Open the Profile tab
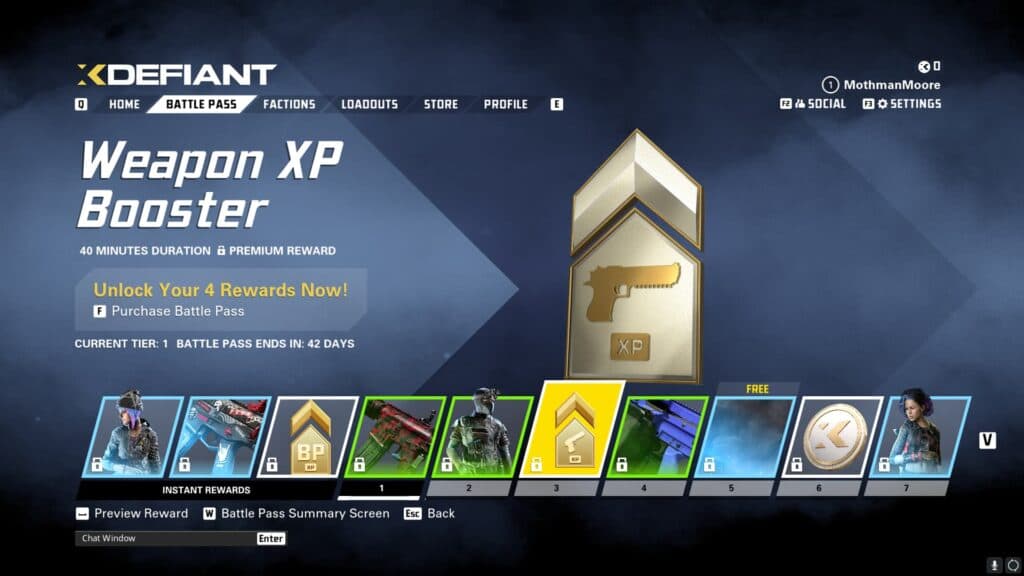The width and height of the screenshot is (1024, 576). [x=505, y=104]
